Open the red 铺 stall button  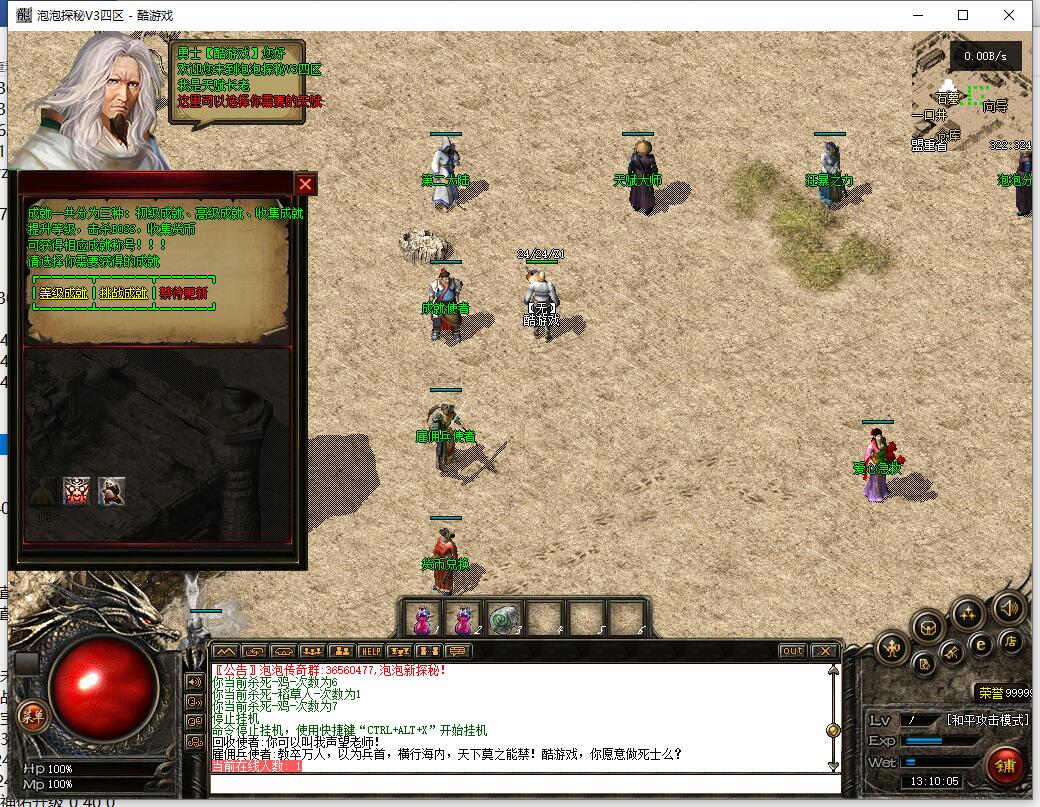coord(1005,765)
